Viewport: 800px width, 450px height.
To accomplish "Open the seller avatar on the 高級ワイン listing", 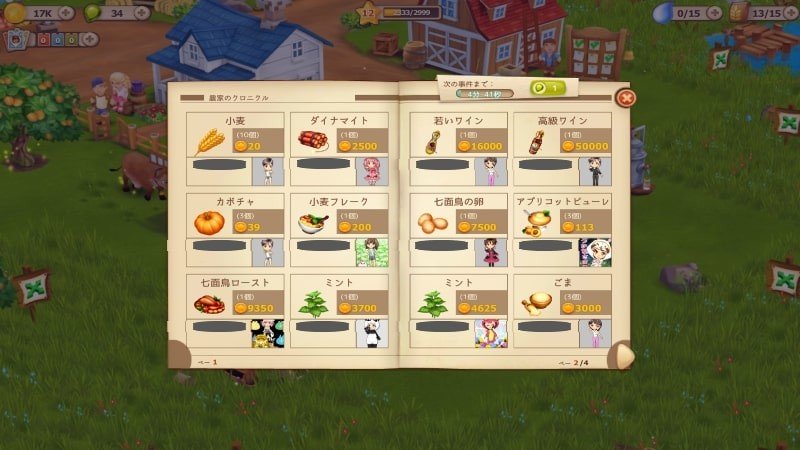I will tap(595, 172).
